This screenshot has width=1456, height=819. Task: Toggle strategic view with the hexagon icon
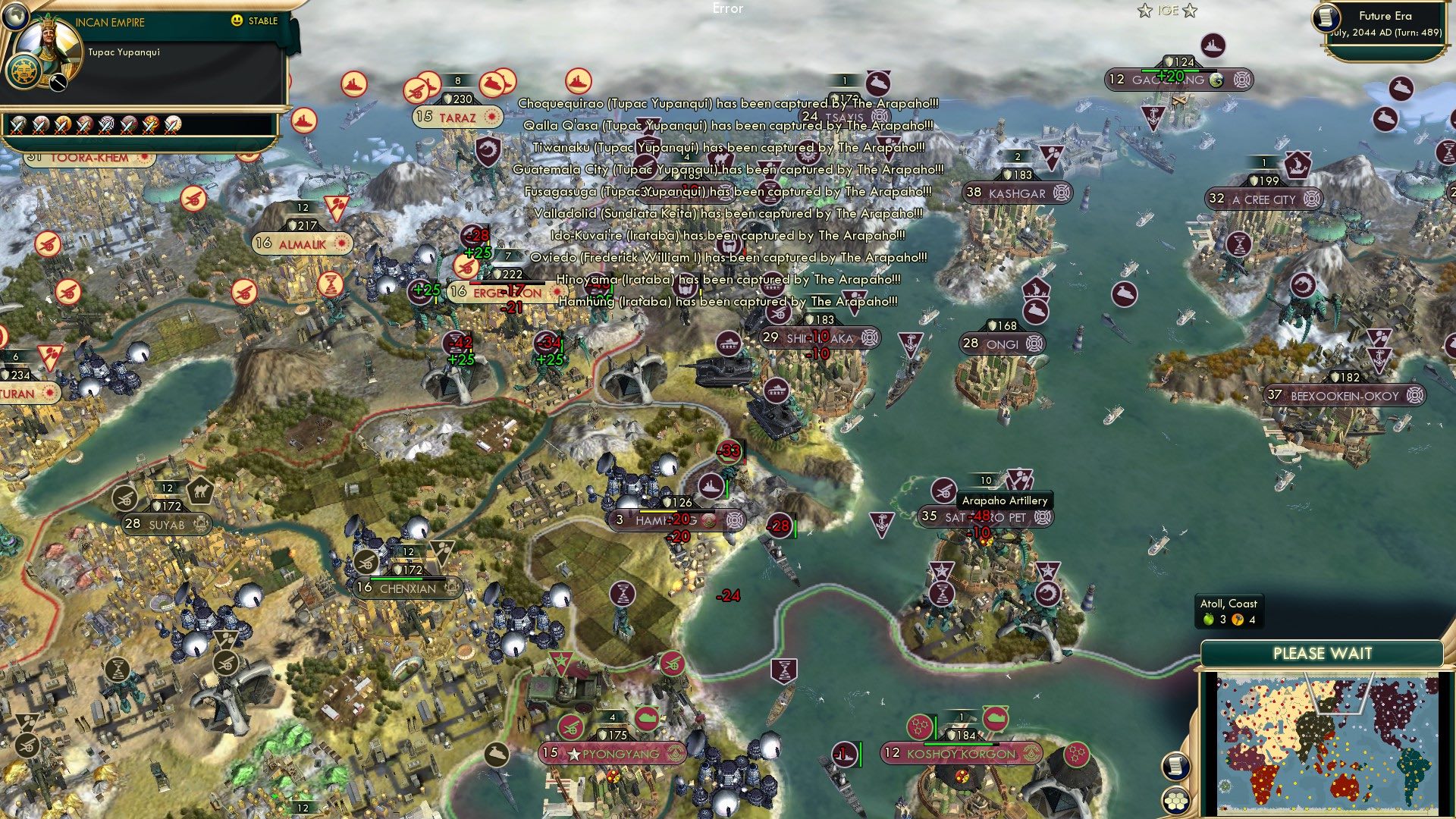pos(1177,801)
